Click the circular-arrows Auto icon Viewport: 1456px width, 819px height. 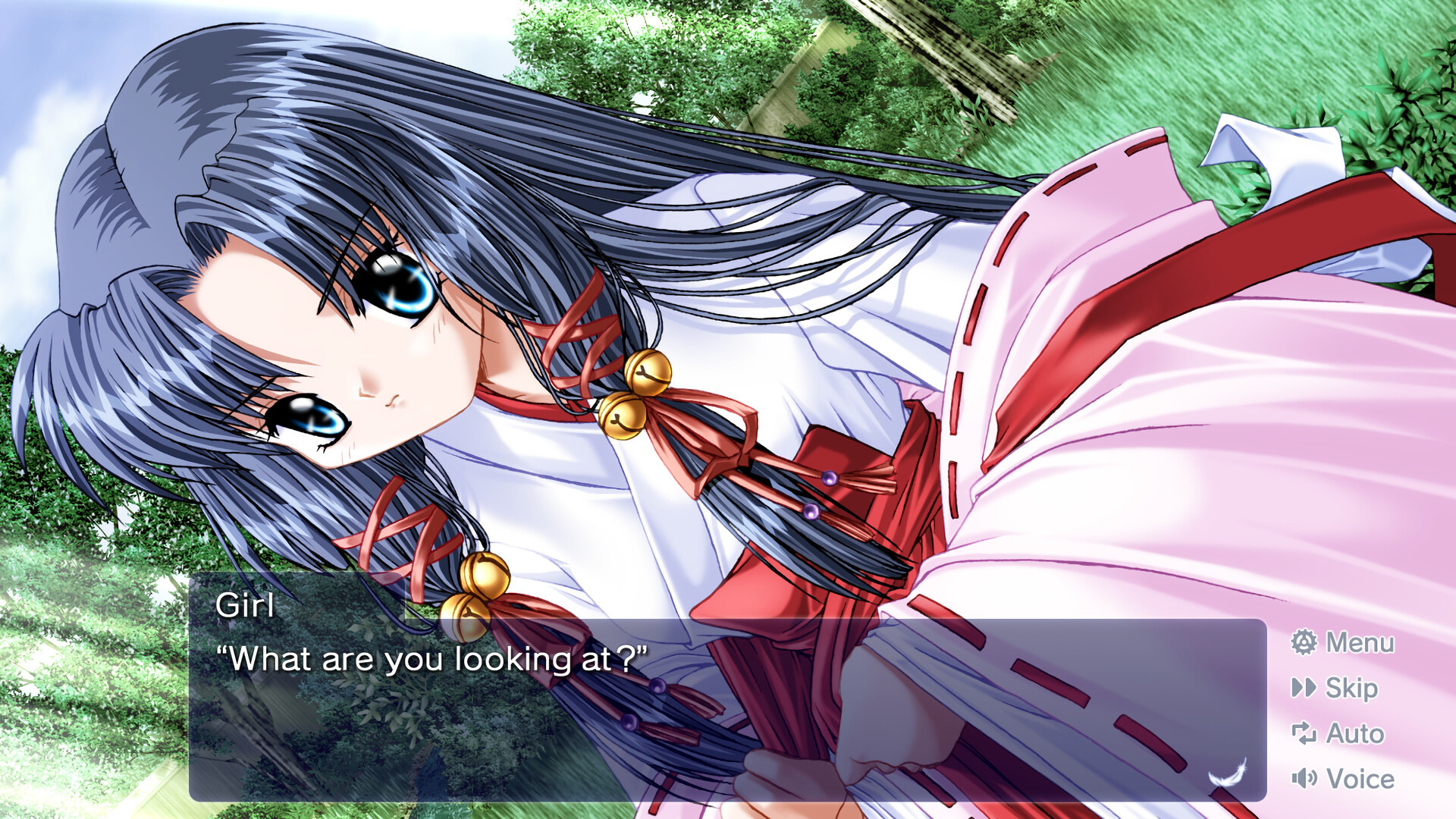(x=1304, y=733)
